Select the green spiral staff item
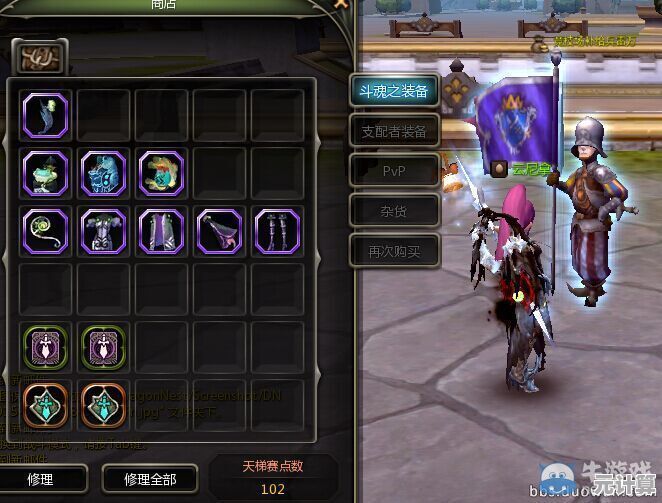Image resolution: width=662 pixels, height=503 pixels. click(45, 230)
